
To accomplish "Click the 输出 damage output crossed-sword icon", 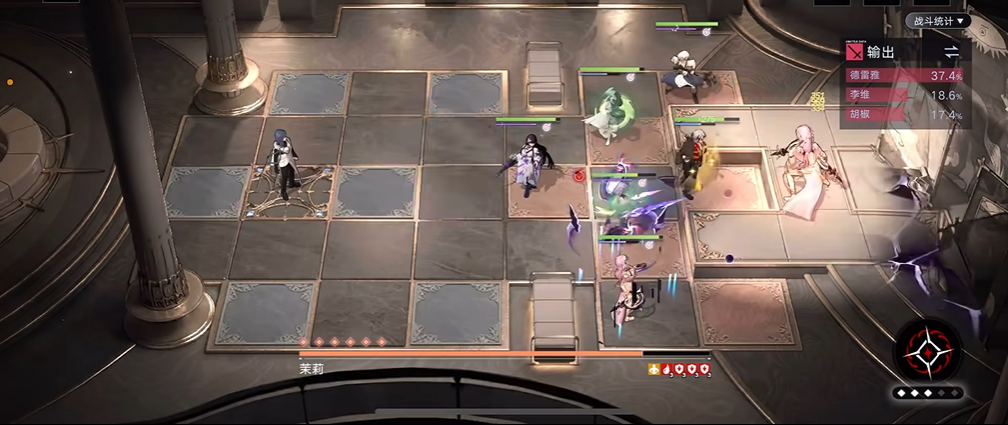I will click(x=854, y=52).
